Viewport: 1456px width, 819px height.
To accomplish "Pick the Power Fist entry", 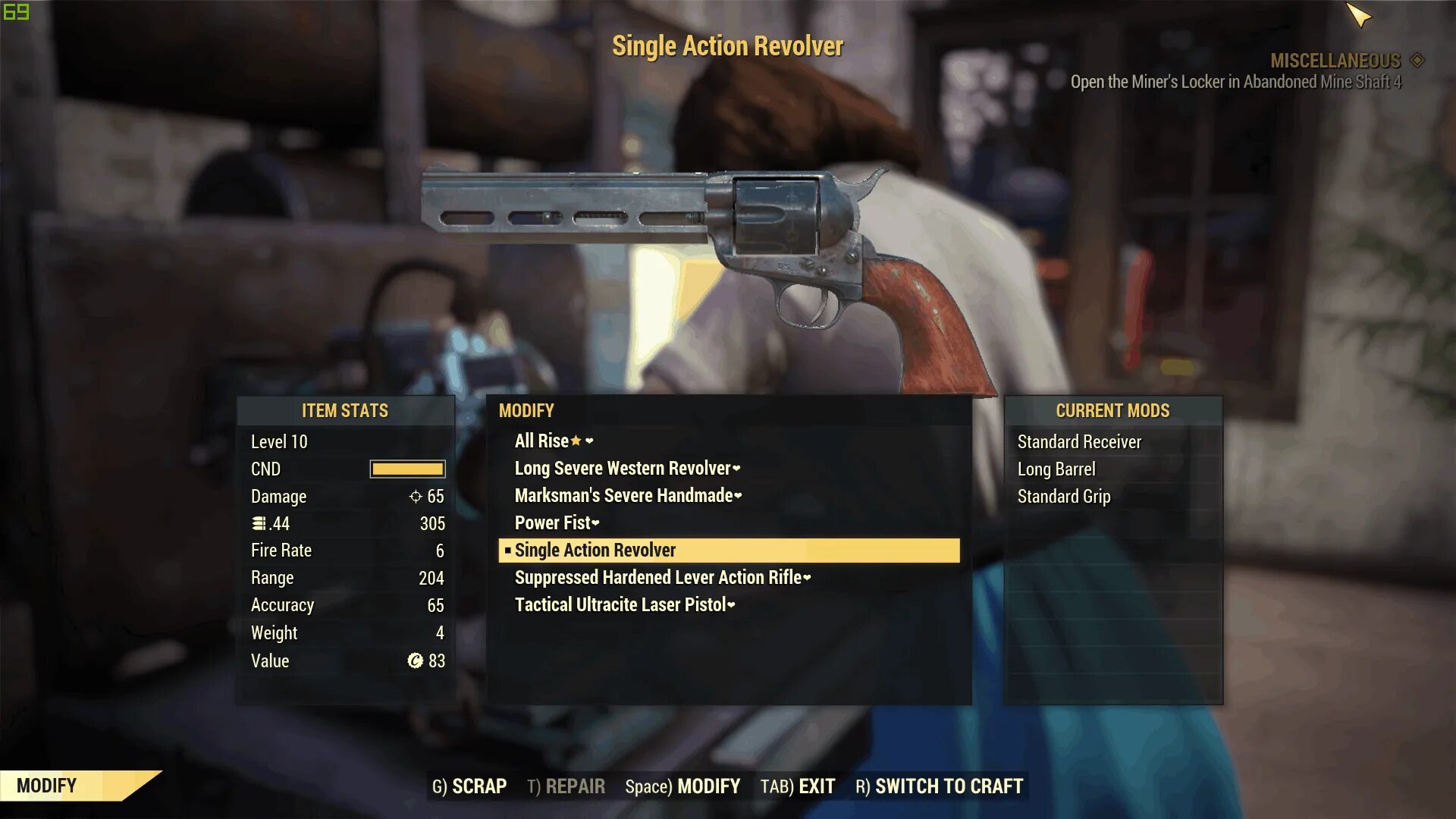I will (x=553, y=522).
